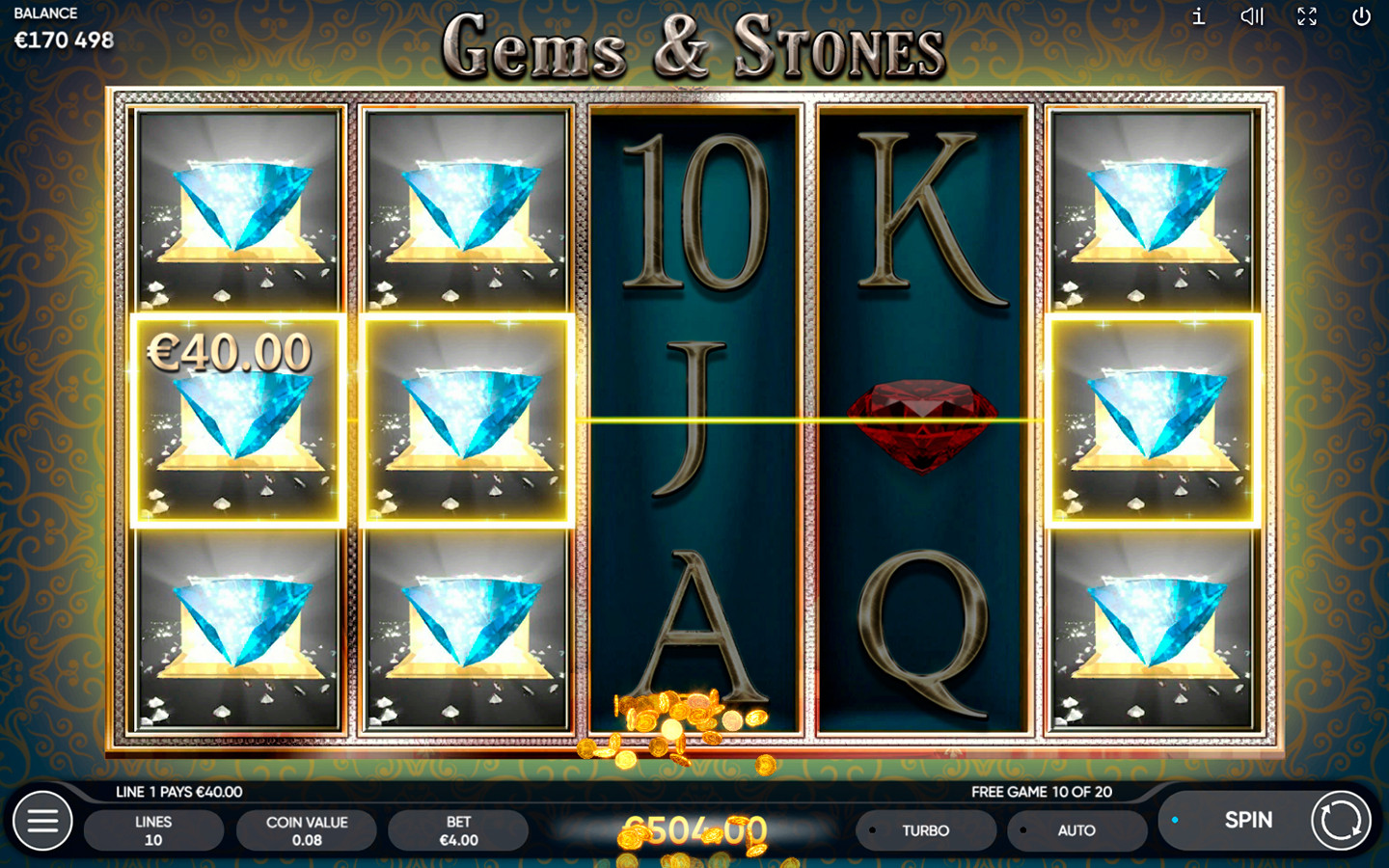Toggle TURBO mode
Screen dimensions: 1389x868
tap(925, 830)
